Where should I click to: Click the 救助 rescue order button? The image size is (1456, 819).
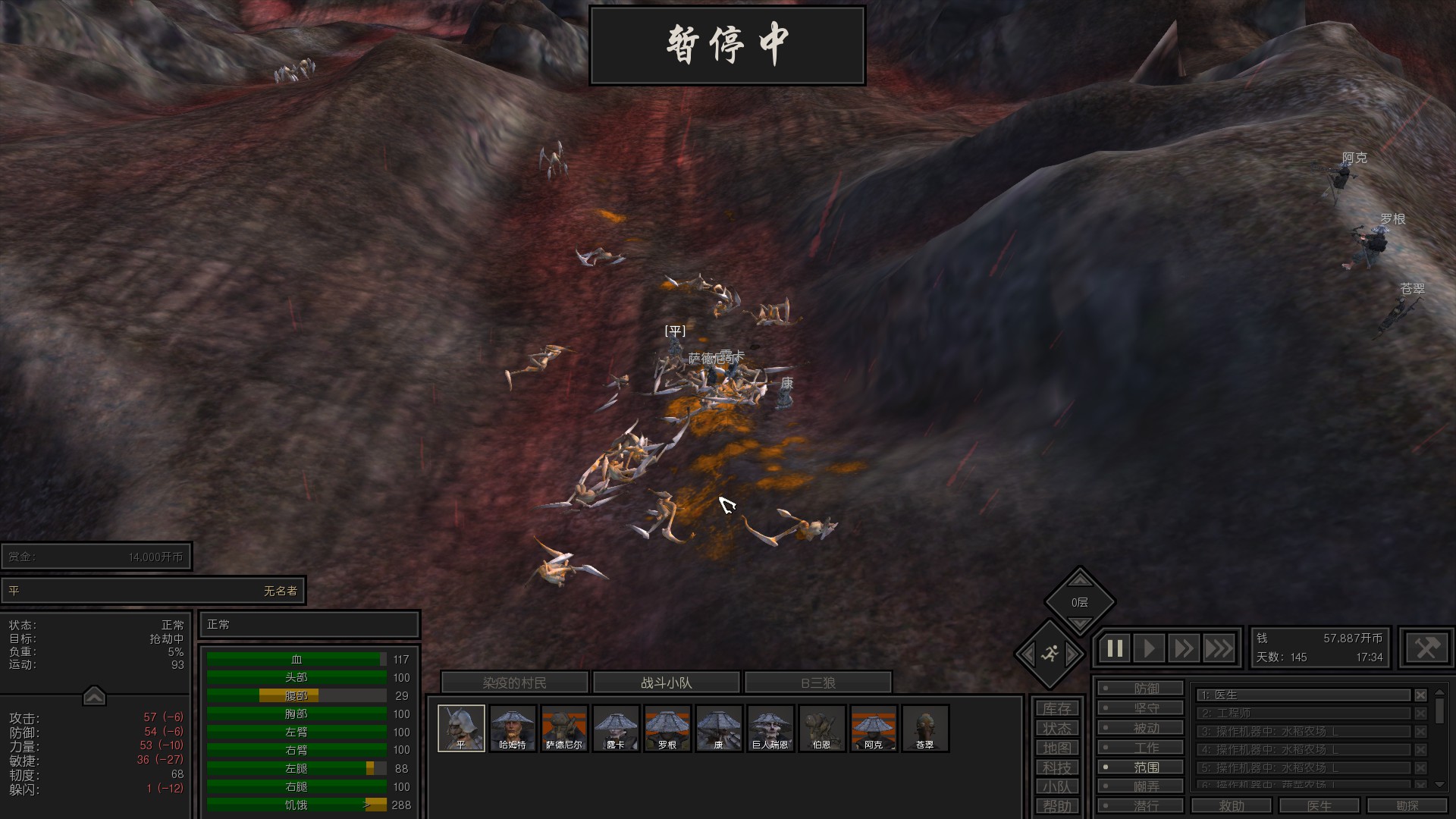[1231, 805]
